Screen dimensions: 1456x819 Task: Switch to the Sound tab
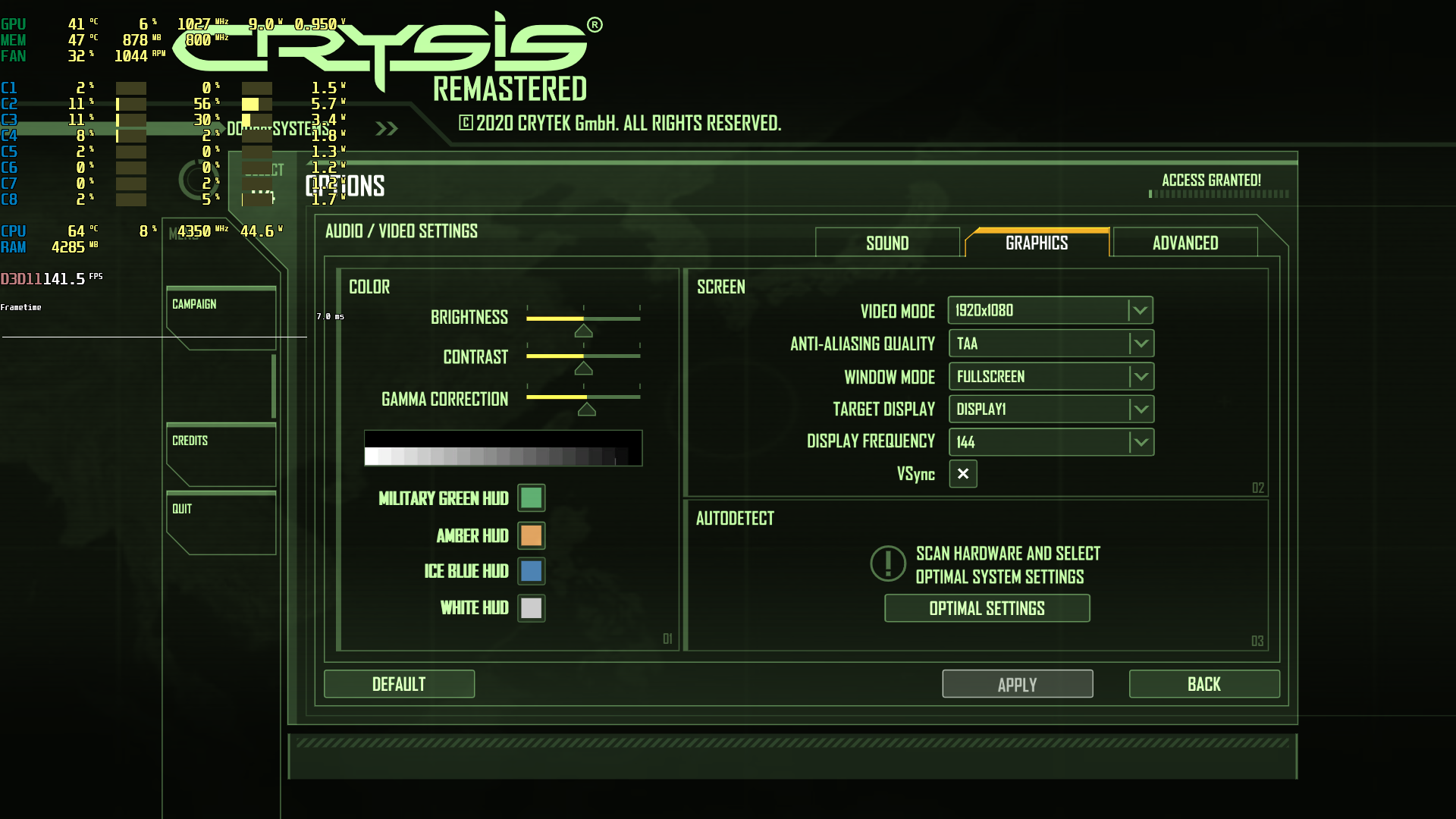click(x=887, y=243)
